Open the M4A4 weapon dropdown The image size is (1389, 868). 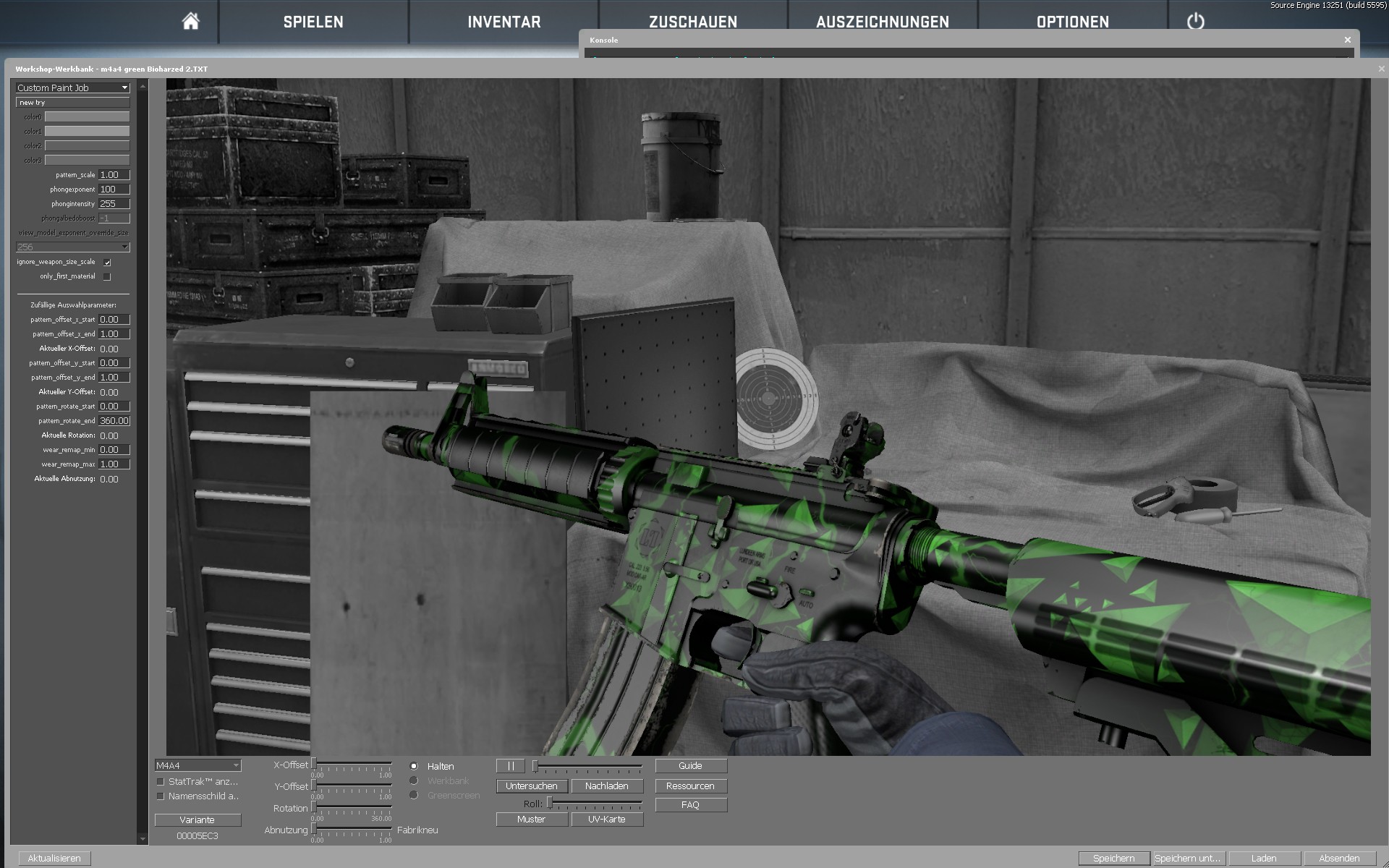point(197,765)
